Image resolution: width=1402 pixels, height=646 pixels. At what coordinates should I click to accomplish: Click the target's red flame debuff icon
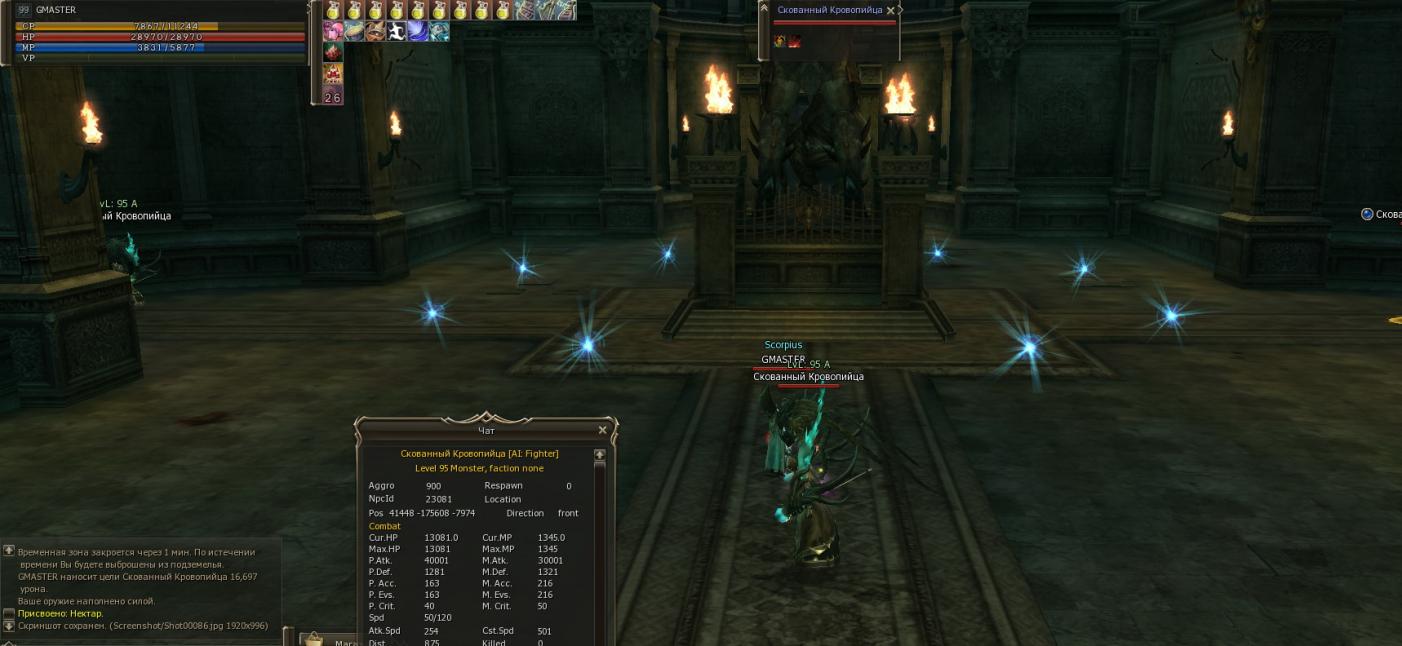coord(794,41)
